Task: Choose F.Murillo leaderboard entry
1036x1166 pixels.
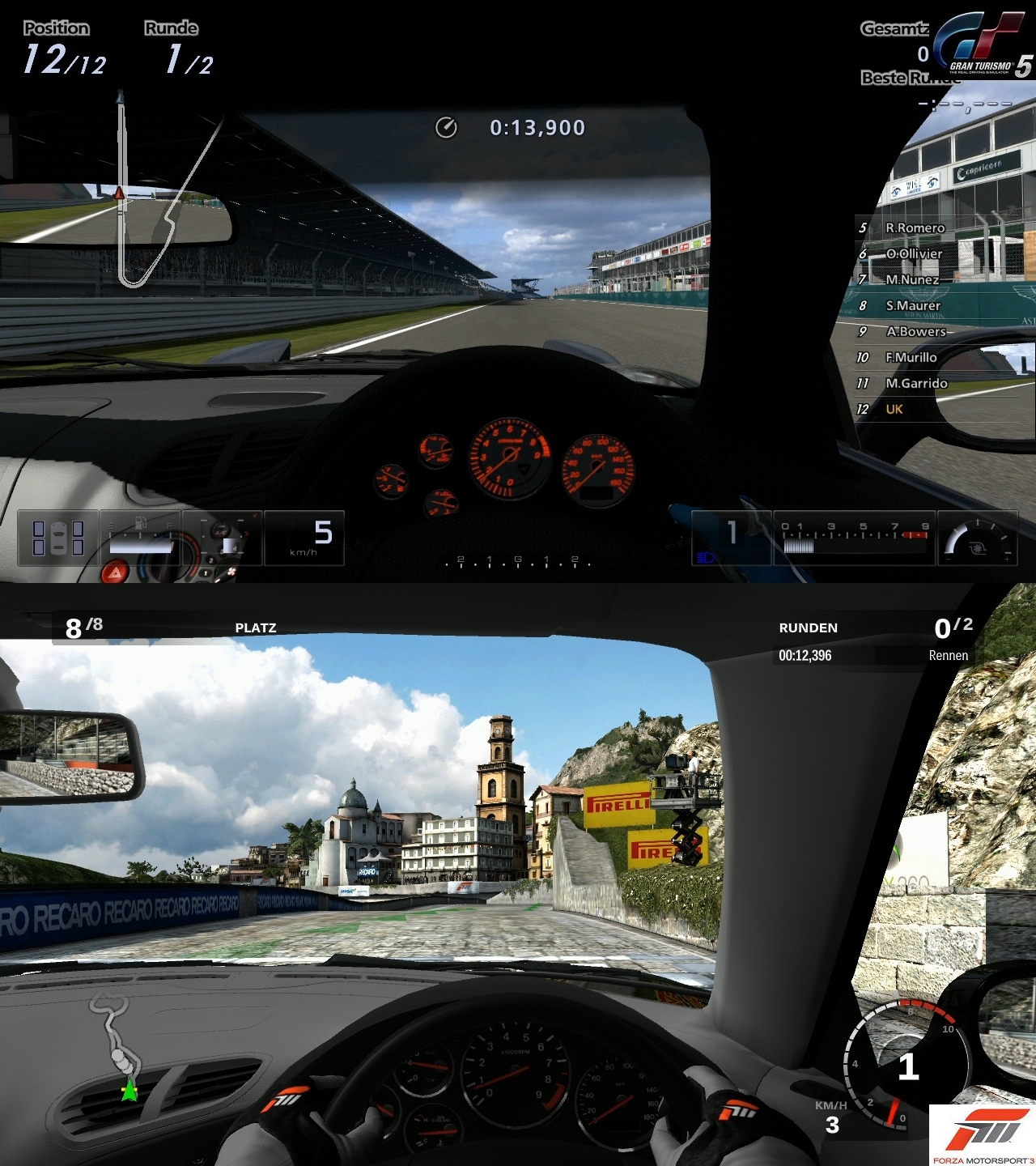Action: click(911, 358)
